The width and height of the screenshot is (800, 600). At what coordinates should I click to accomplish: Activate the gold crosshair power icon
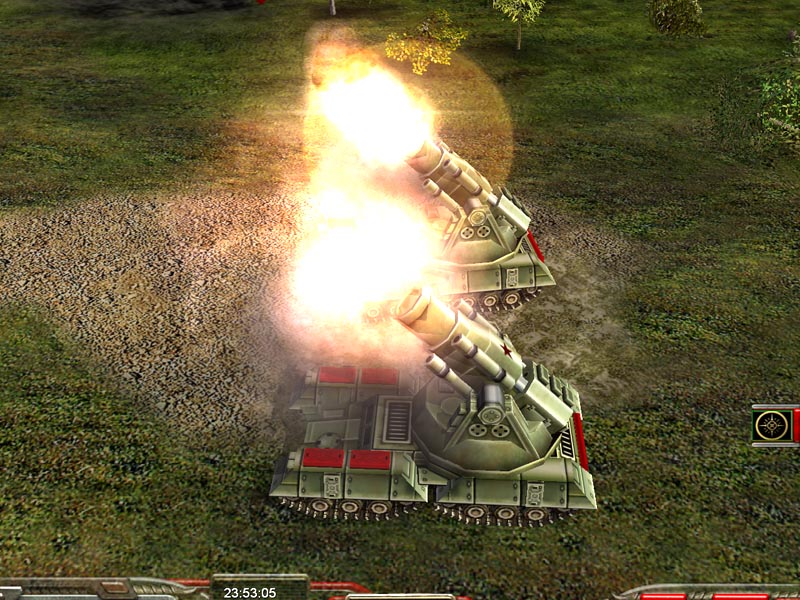[x=772, y=425]
